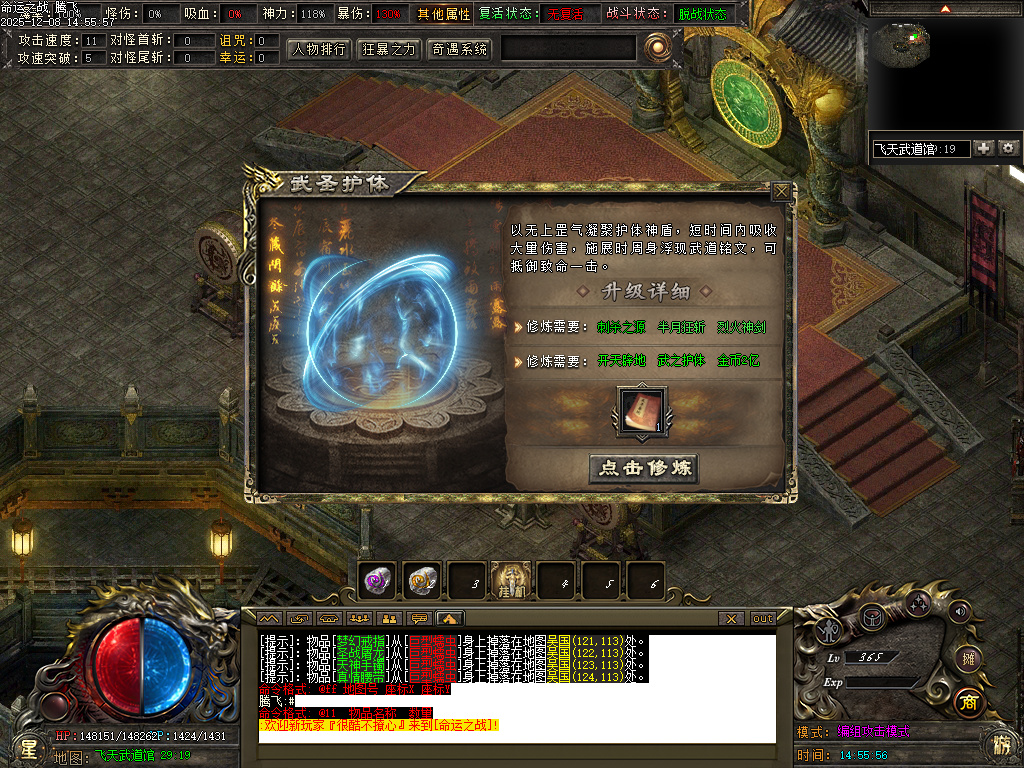Viewport: 1024px width, 768px height.
Task: Open the 人物排行 character ranking
Action: [319, 49]
